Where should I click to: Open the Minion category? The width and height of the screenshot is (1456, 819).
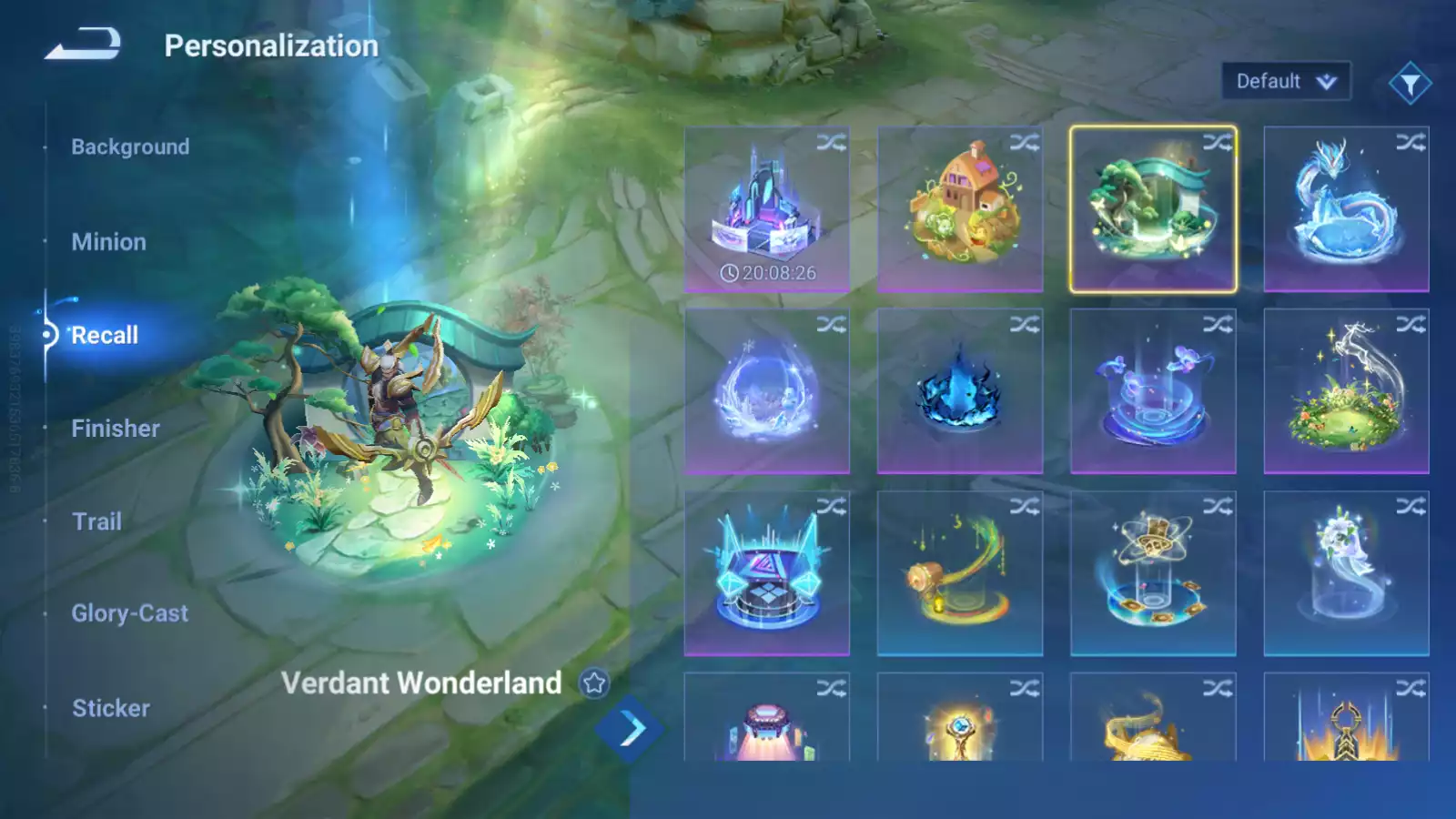click(x=108, y=242)
